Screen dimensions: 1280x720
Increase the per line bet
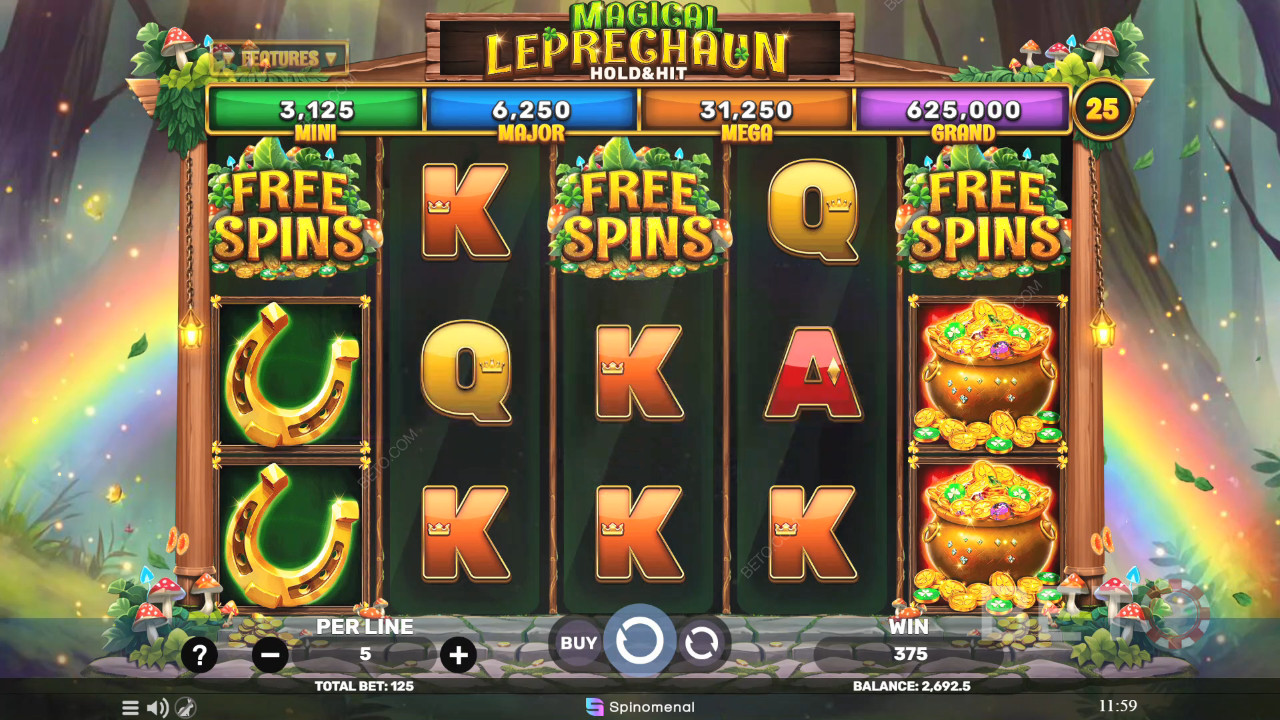point(458,655)
